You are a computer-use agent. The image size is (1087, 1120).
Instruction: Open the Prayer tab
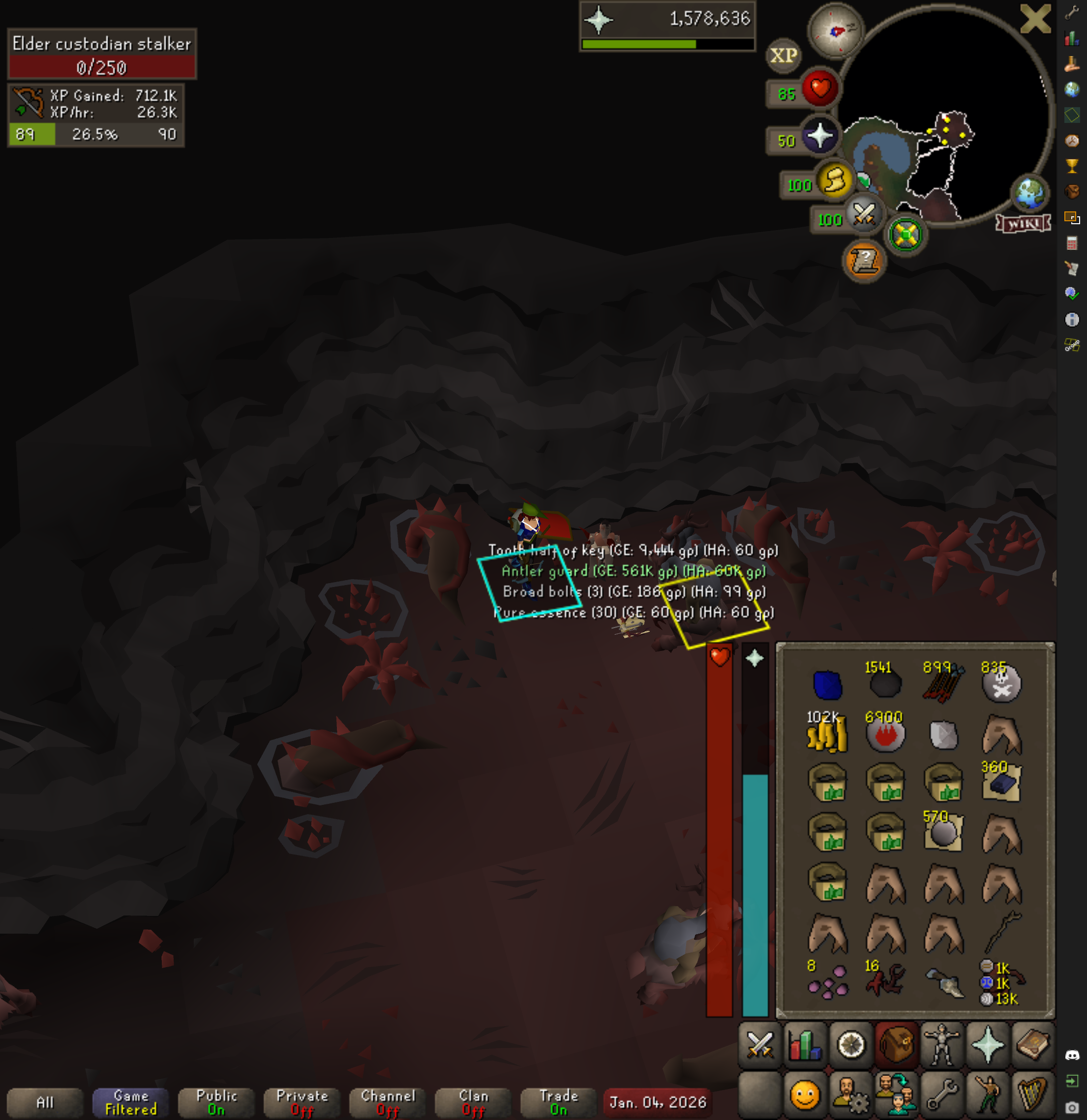click(x=988, y=1046)
